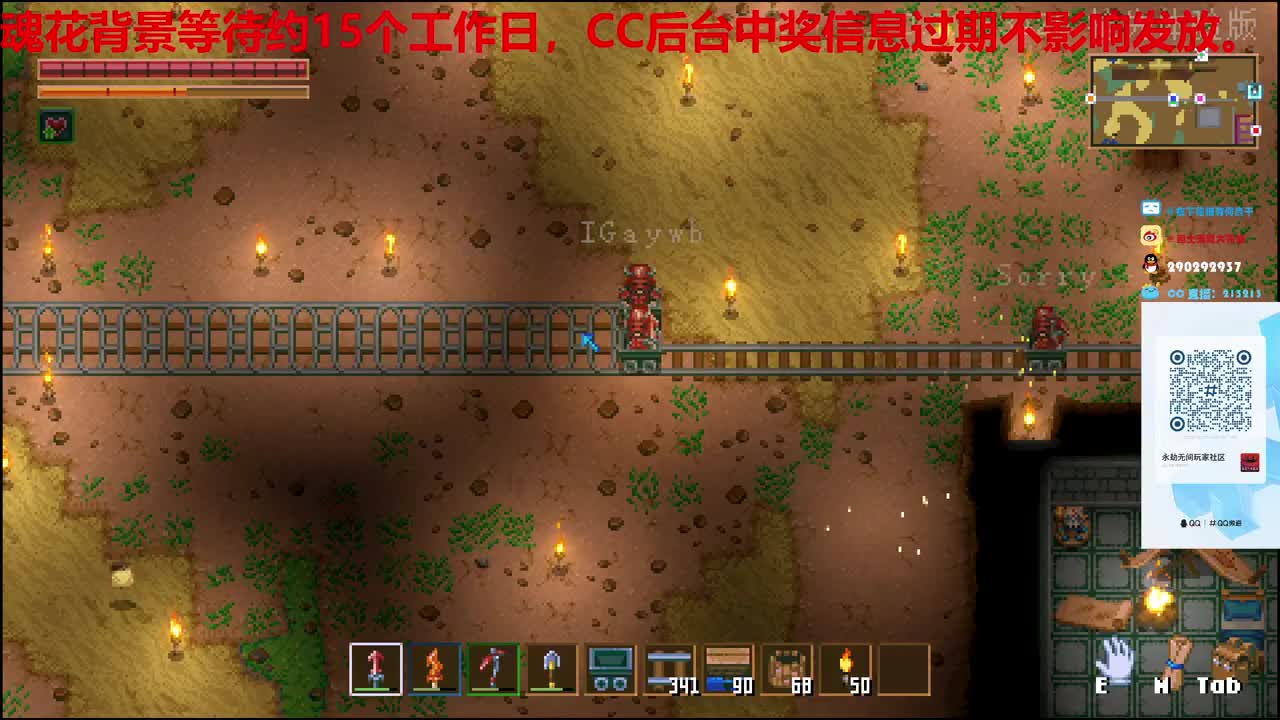Select the shovel in the hotbar
Image resolution: width=1280 pixels, height=720 pixels.
pos(551,668)
